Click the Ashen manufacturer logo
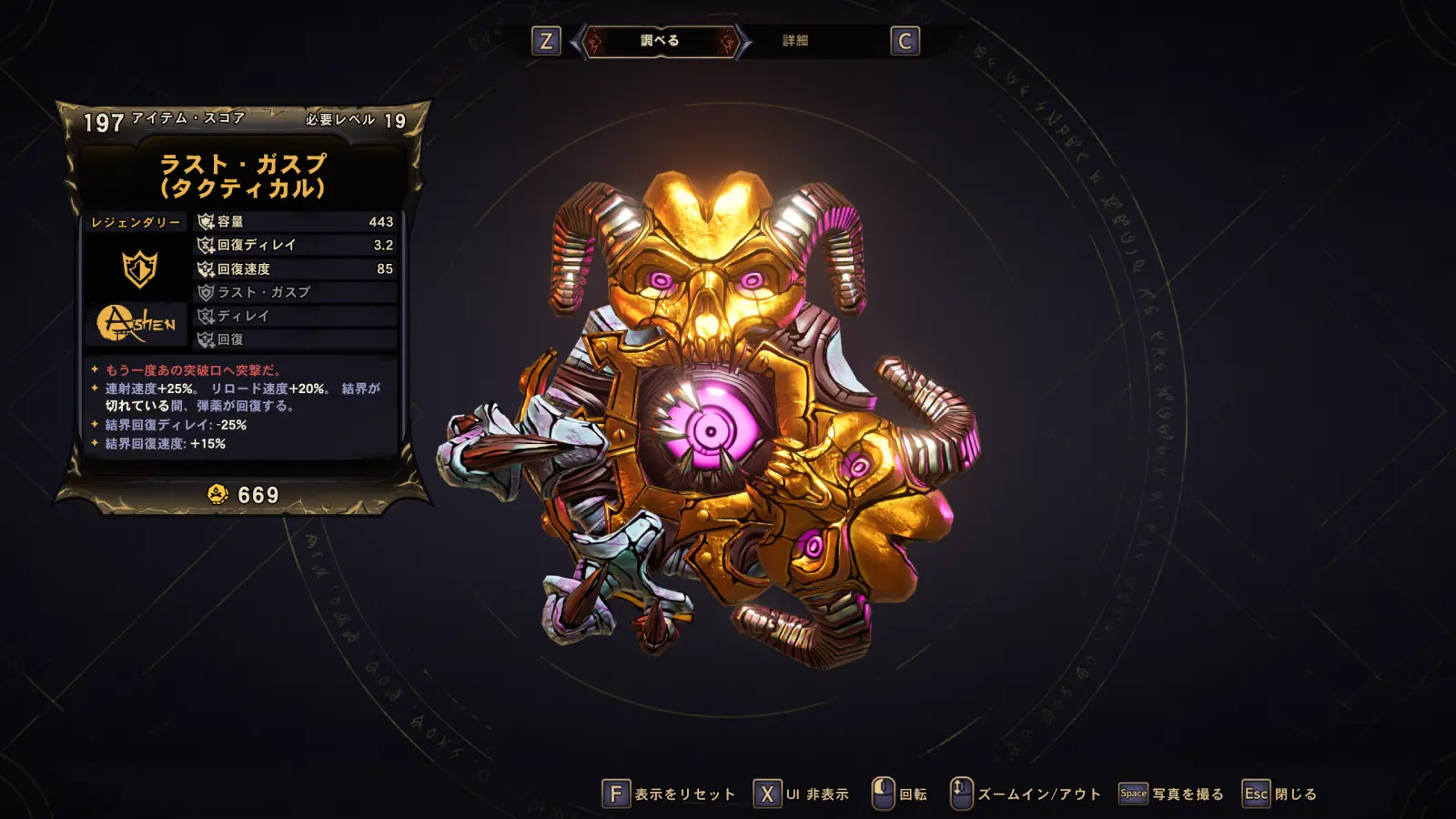This screenshot has width=1456, height=819. coord(136,323)
